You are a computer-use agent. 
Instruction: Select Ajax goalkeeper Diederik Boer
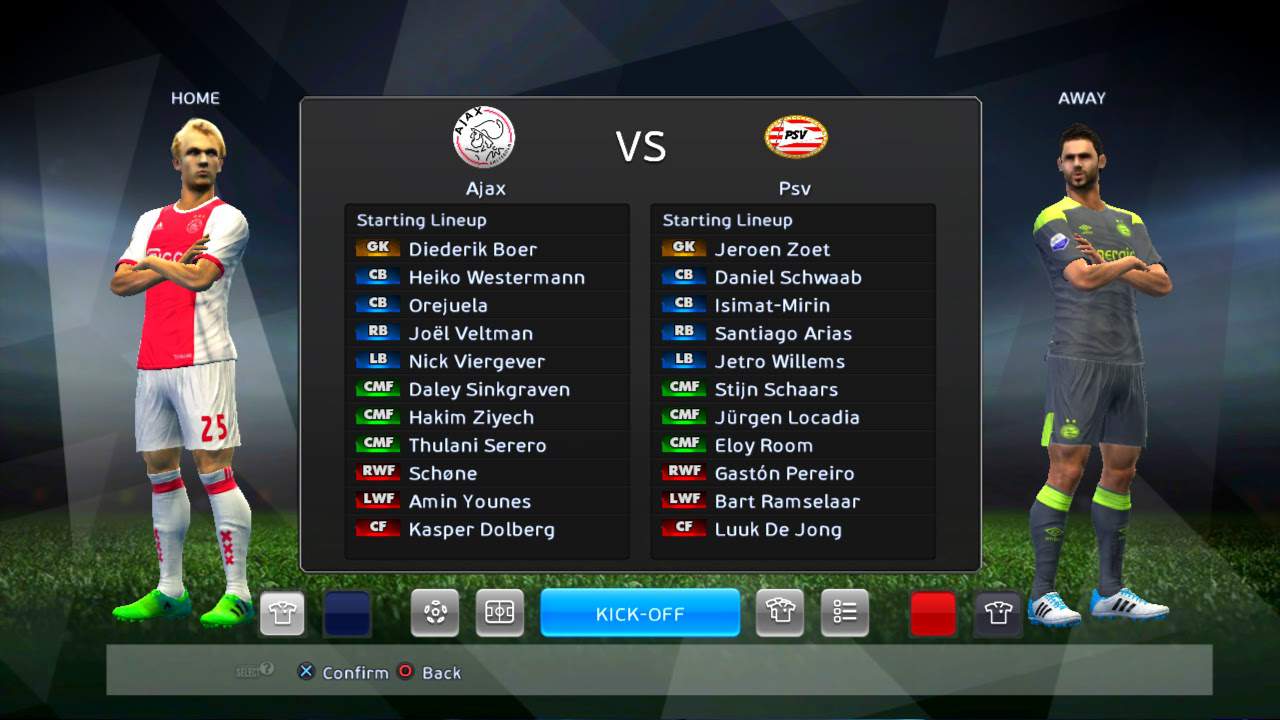pyautogui.click(x=472, y=249)
